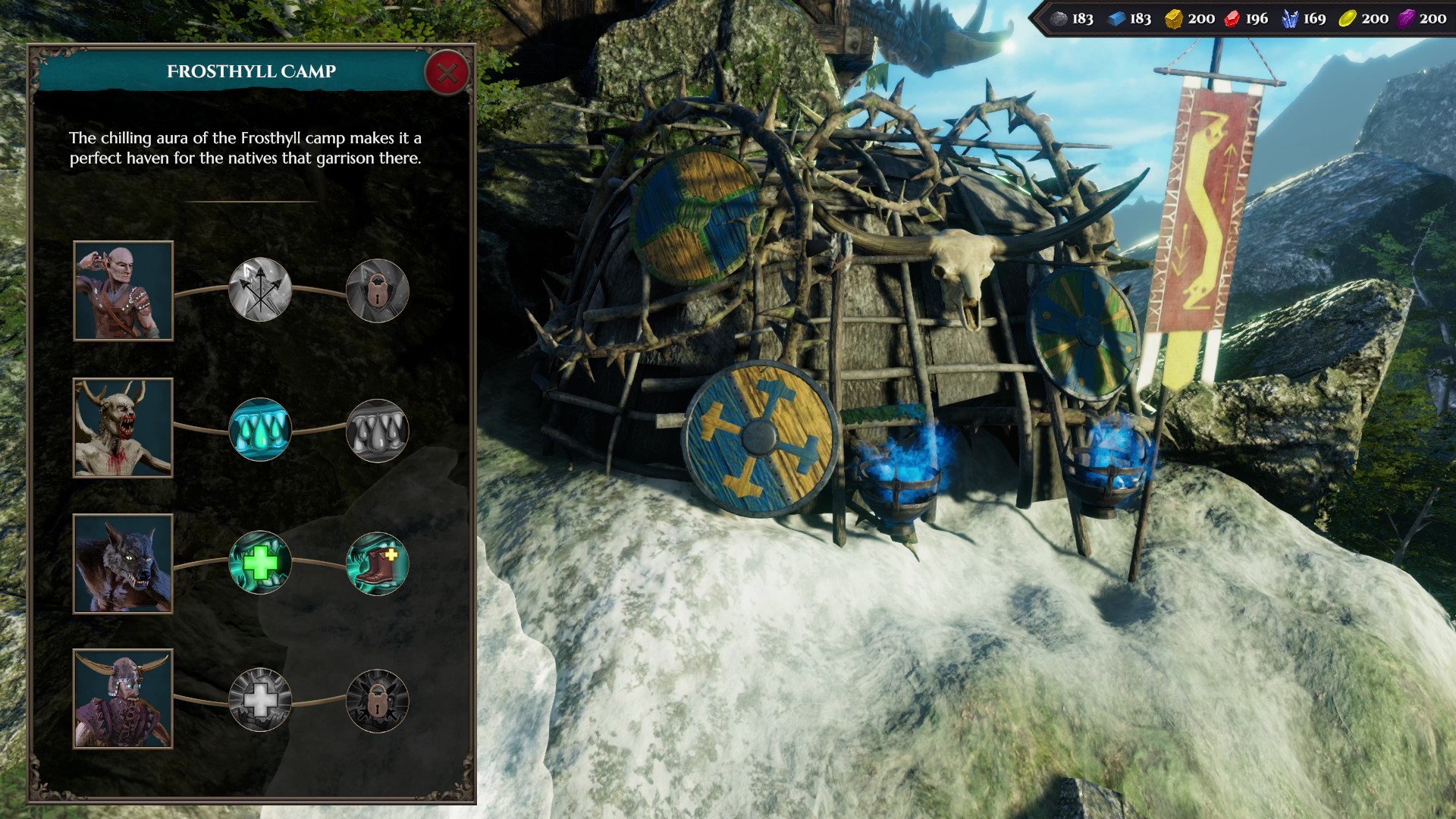Select the minotaur unit portrait
This screenshot has height=819, width=1456.
tap(123, 699)
